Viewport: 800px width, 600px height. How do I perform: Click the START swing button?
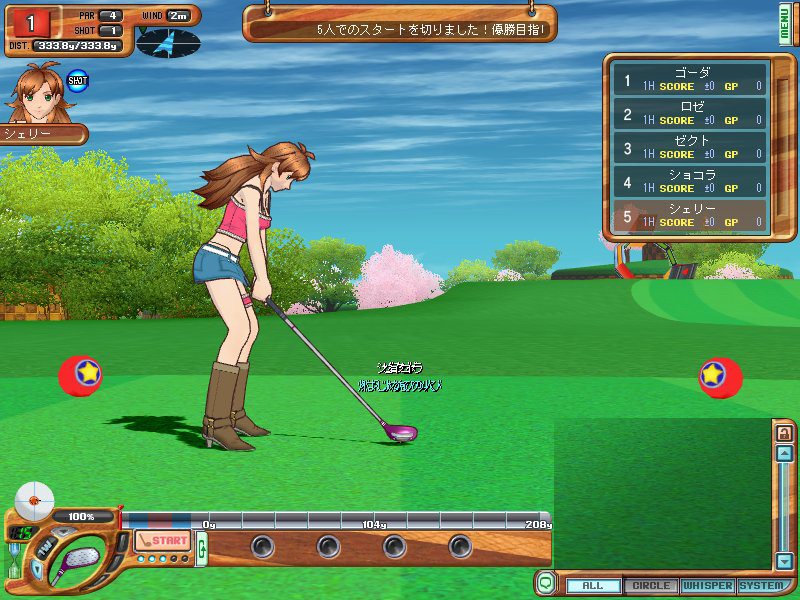click(162, 540)
